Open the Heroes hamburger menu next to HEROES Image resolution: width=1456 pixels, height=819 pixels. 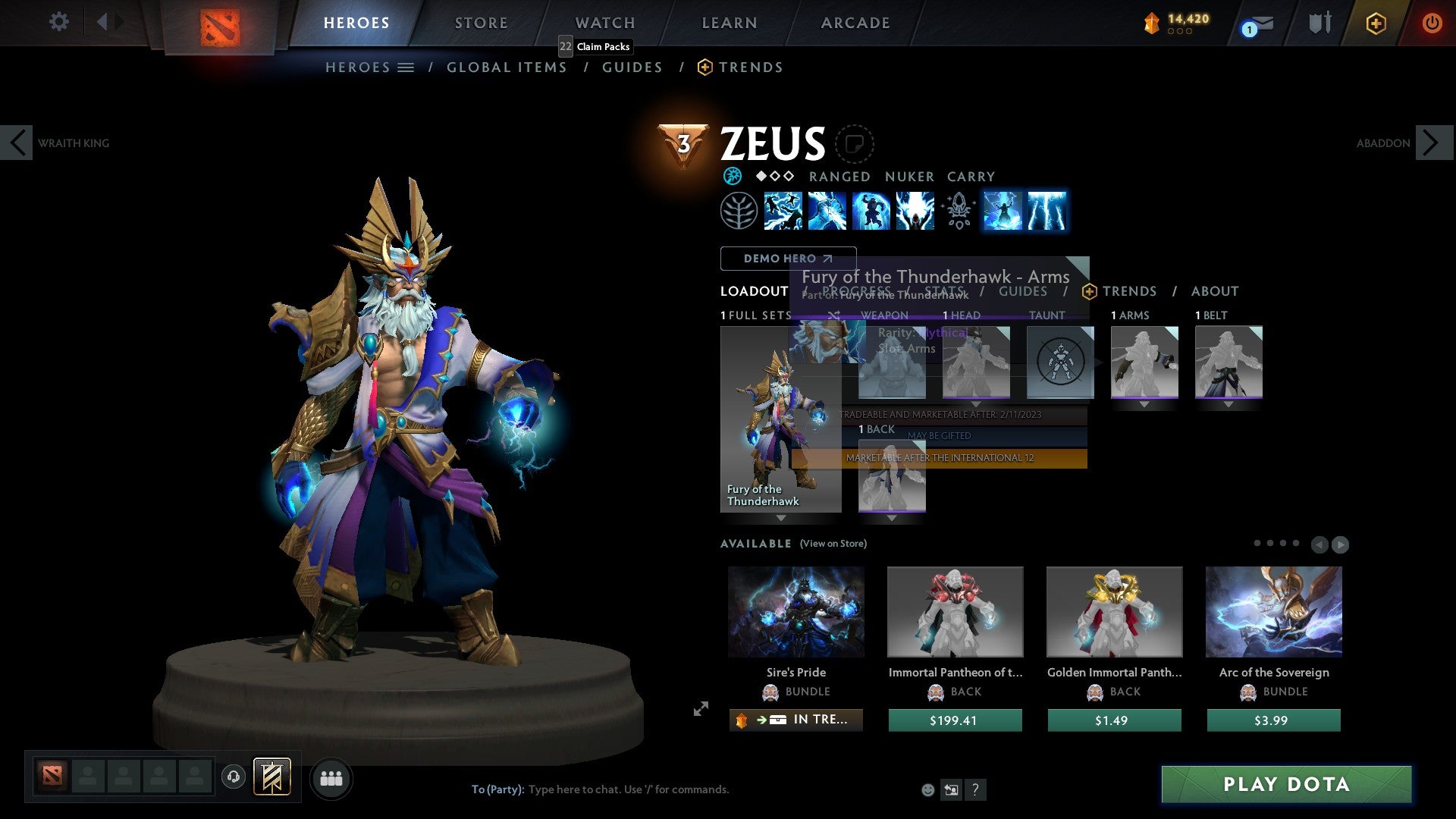406,67
